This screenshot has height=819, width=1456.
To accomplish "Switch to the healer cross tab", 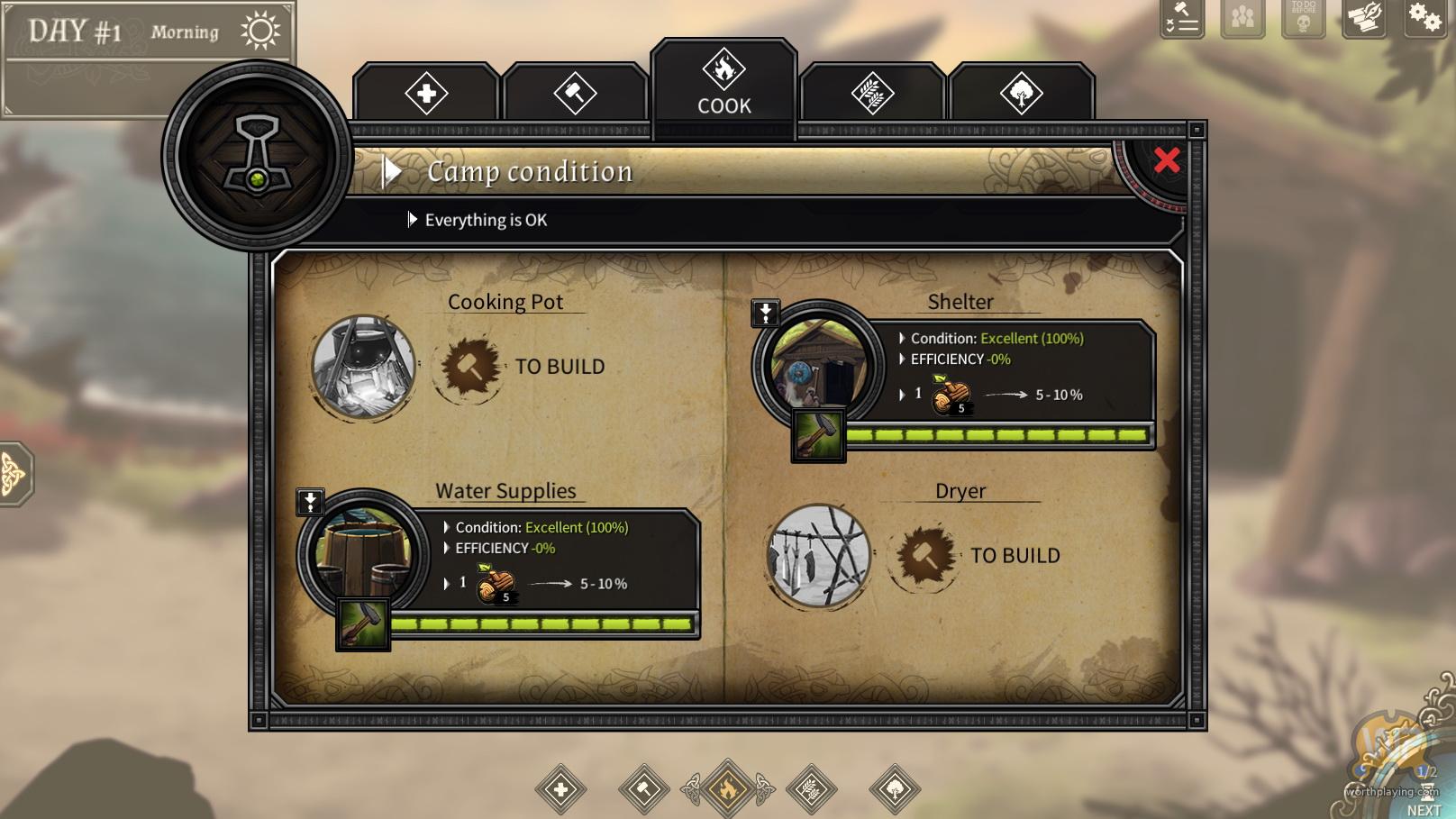I will pos(426,94).
